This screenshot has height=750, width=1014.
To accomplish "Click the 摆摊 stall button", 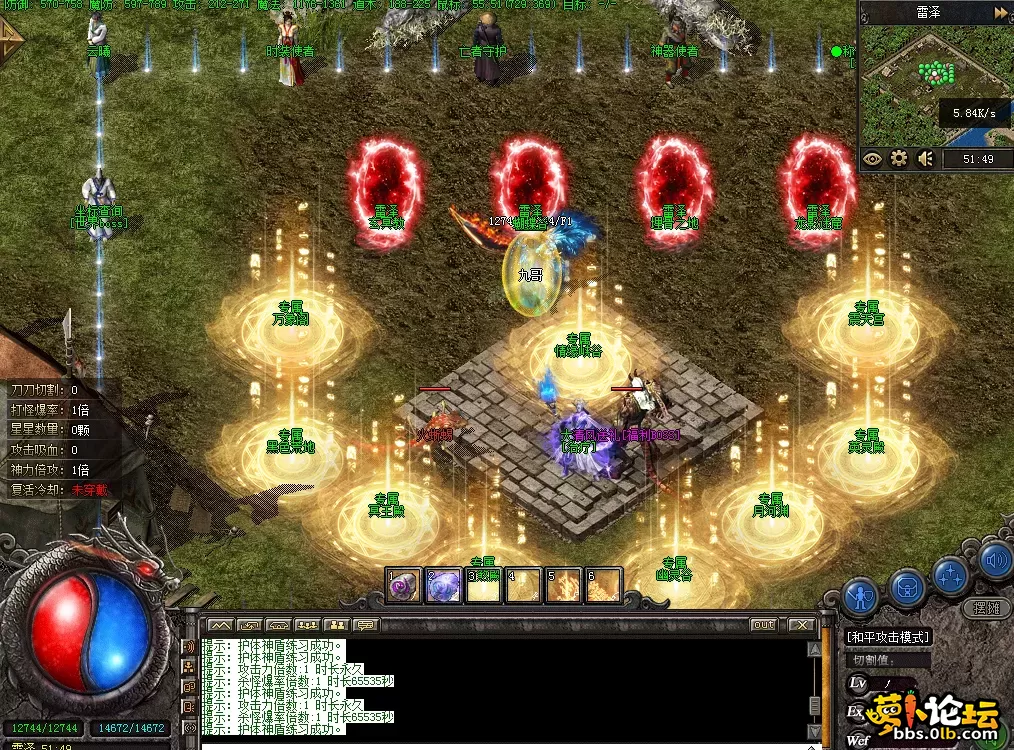I will pyautogui.click(x=985, y=607).
